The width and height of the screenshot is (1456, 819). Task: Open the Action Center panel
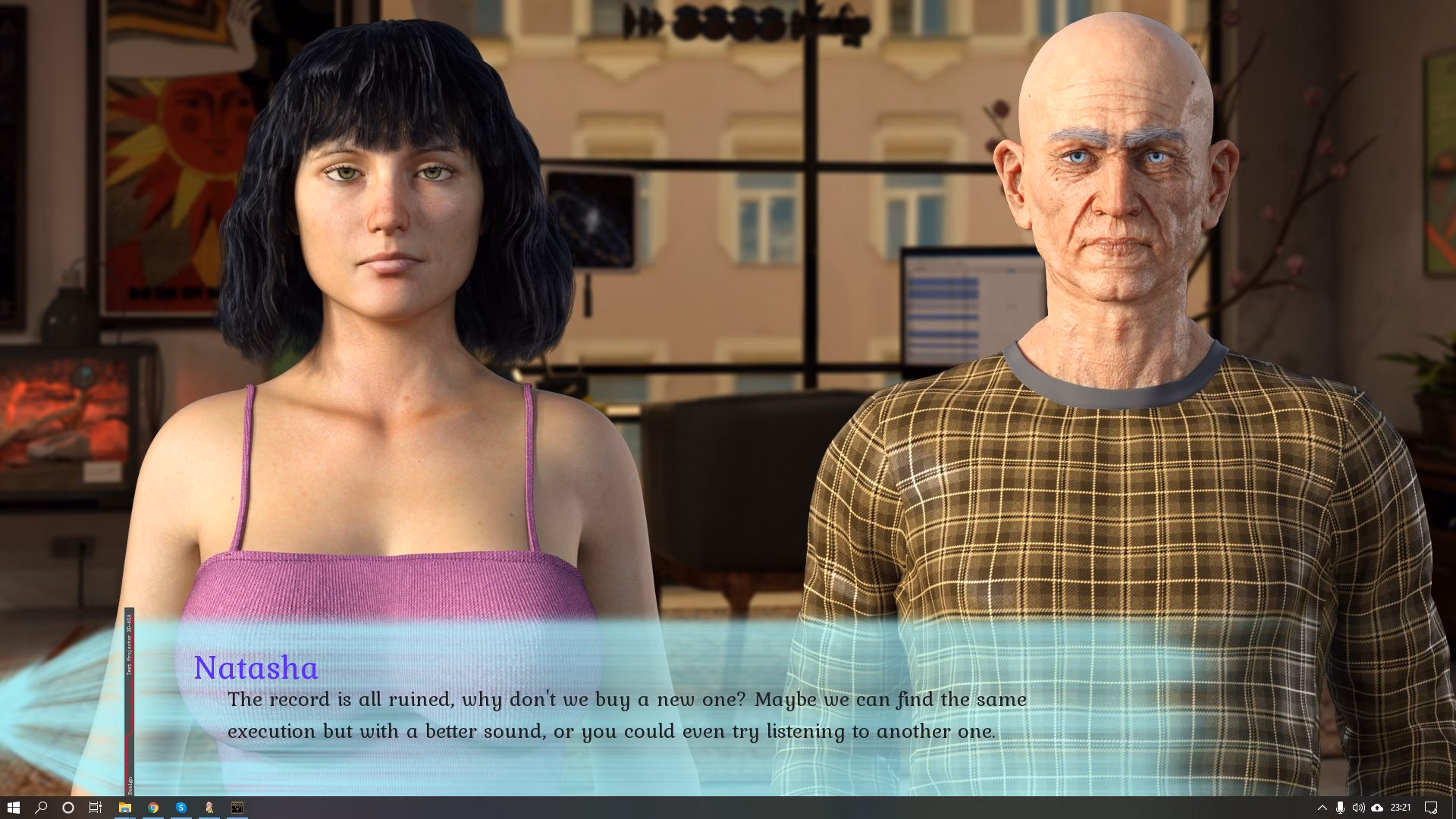(x=1431, y=806)
